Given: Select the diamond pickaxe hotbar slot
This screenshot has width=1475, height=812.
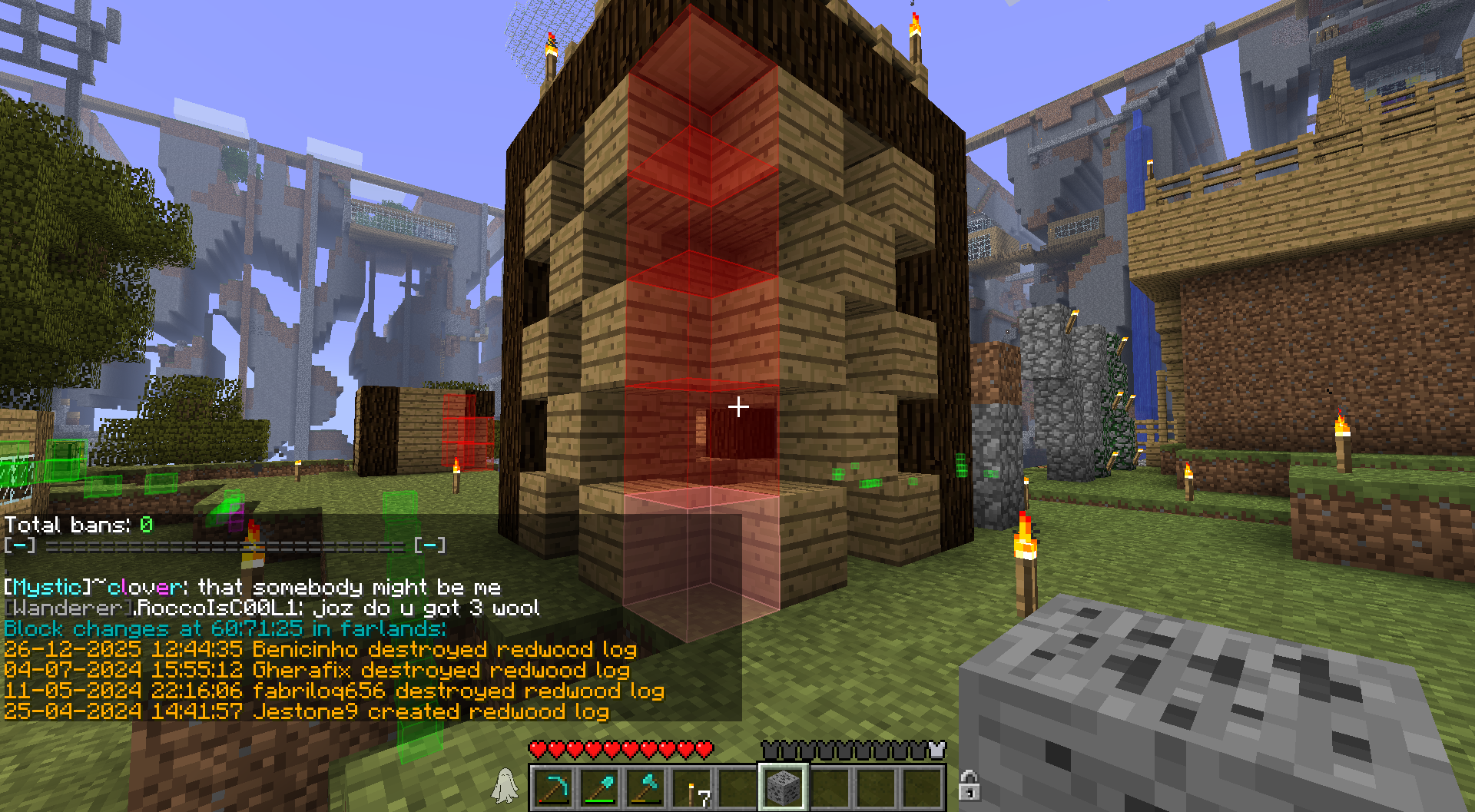Looking at the screenshot, I should tap(553, 787).
